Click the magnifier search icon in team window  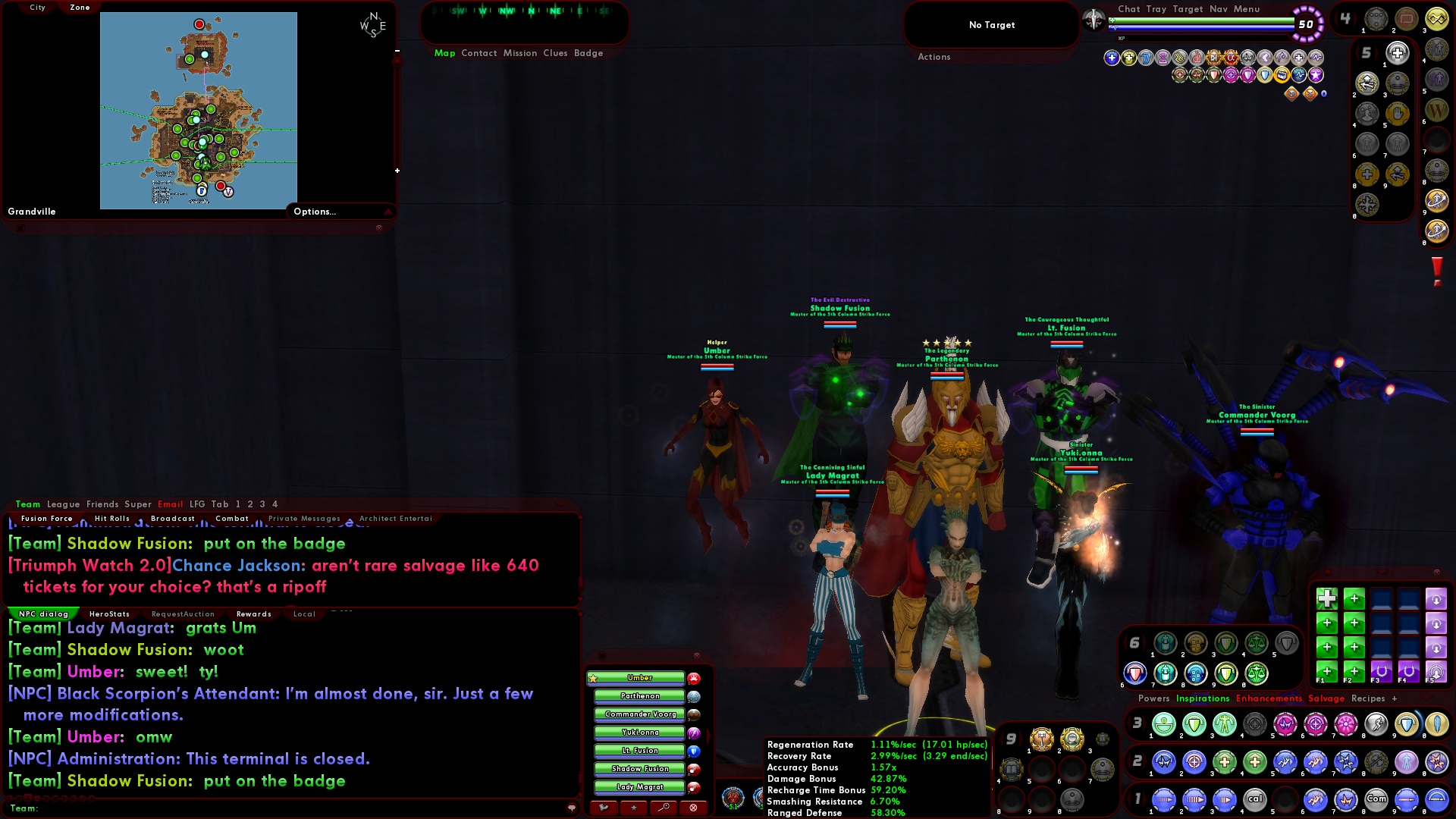(664, 807)
